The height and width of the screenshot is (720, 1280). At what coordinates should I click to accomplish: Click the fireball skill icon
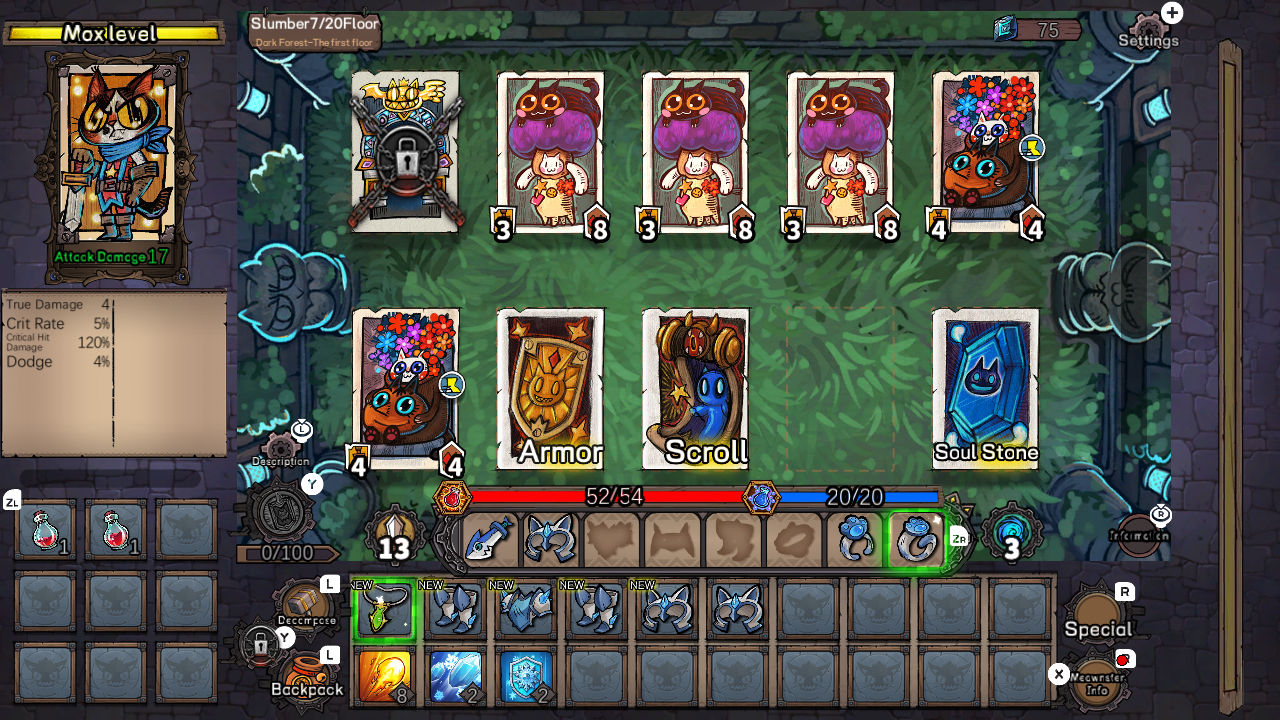point(386,676)
